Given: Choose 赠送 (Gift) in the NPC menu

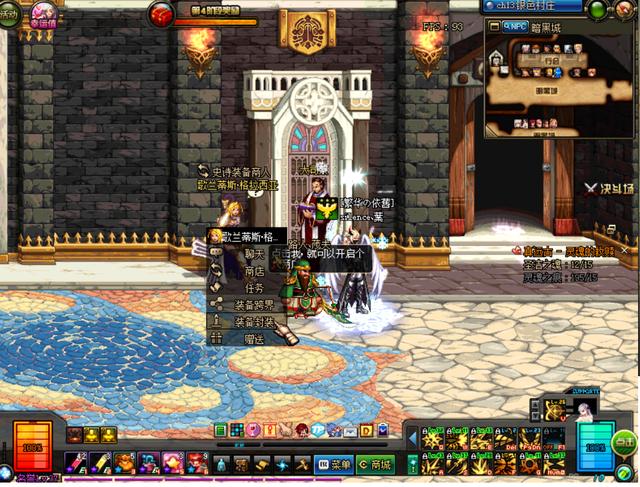Looking at the screenshot, I should pos(253,339).
